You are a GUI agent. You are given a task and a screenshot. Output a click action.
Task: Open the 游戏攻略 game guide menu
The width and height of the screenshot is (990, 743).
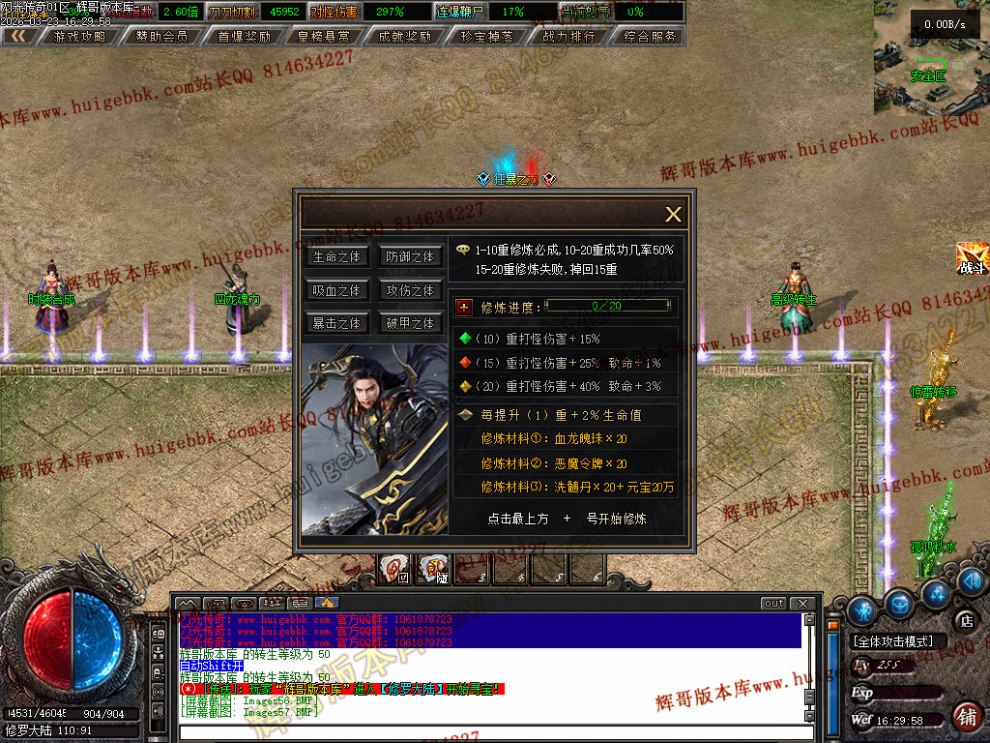[x=79, y=36]
